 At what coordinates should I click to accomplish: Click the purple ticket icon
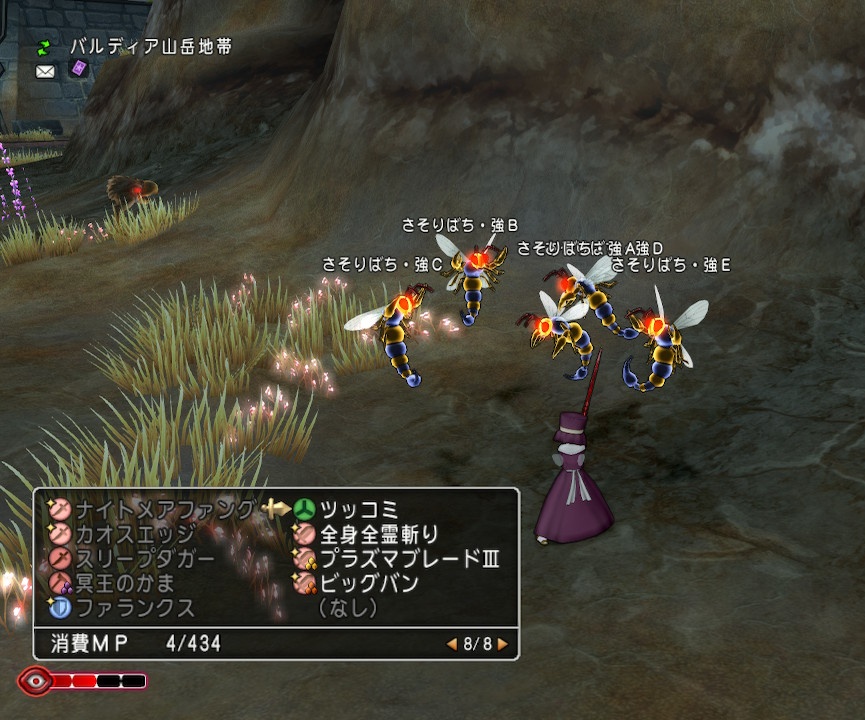(x=77, y=69)
